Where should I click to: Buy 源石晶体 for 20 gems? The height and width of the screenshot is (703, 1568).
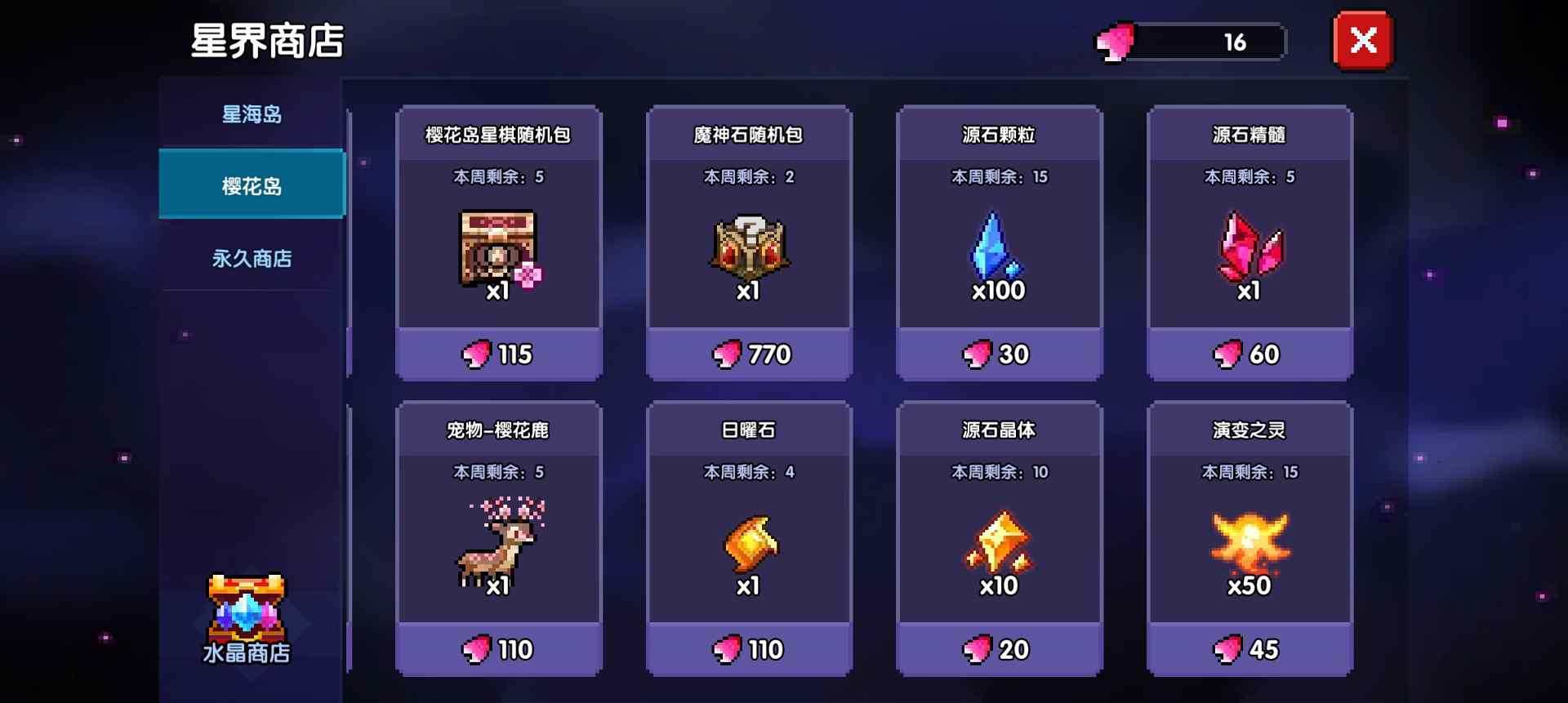click(998, 649)
